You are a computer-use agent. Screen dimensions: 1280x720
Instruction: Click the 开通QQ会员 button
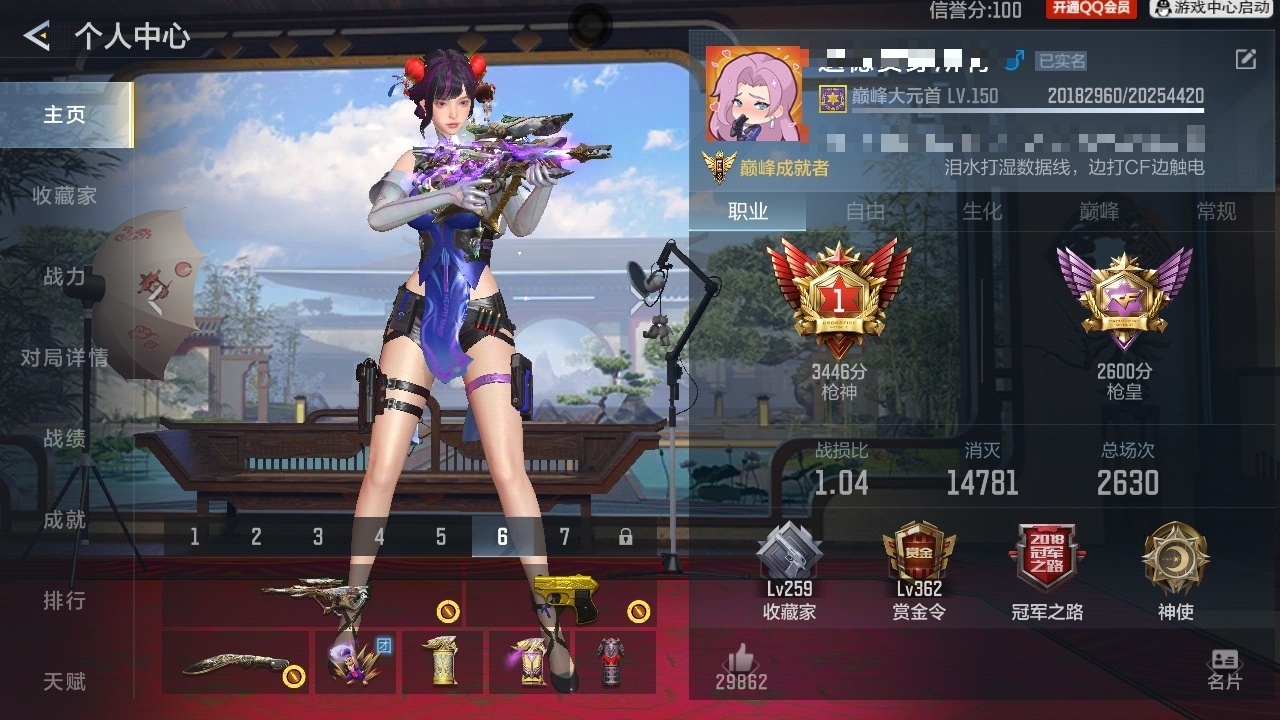pos(1091,9)
